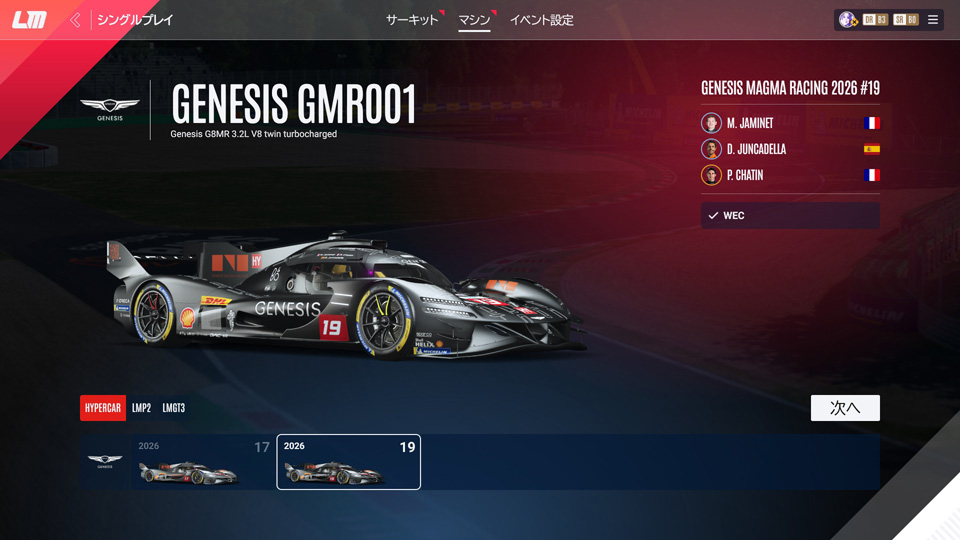This screenshot has width=960, height=540.
Task: Select the HYPERCAR class tab
Action: click(x=103, y=408)
